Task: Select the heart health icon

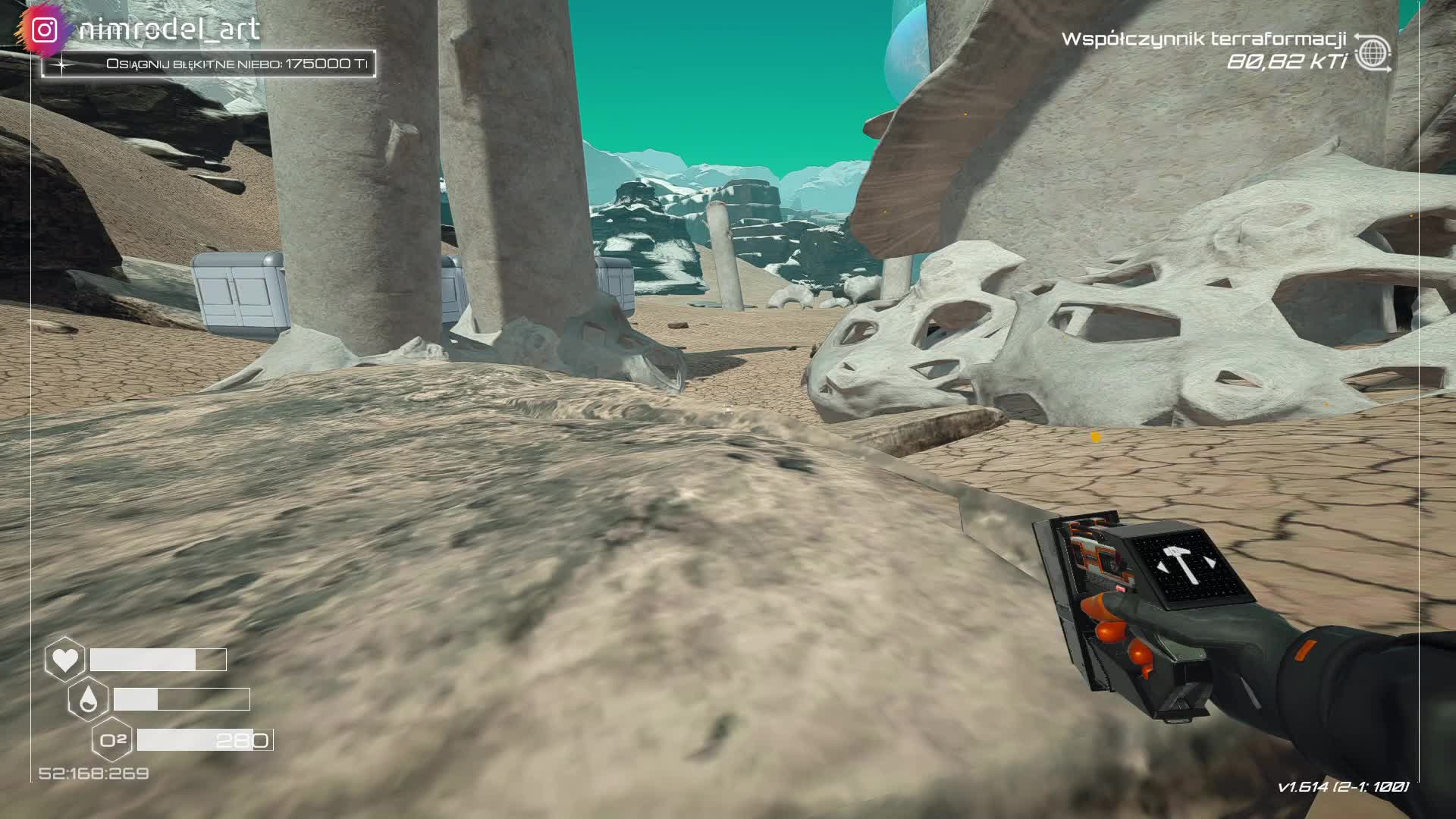Action: 64,660
